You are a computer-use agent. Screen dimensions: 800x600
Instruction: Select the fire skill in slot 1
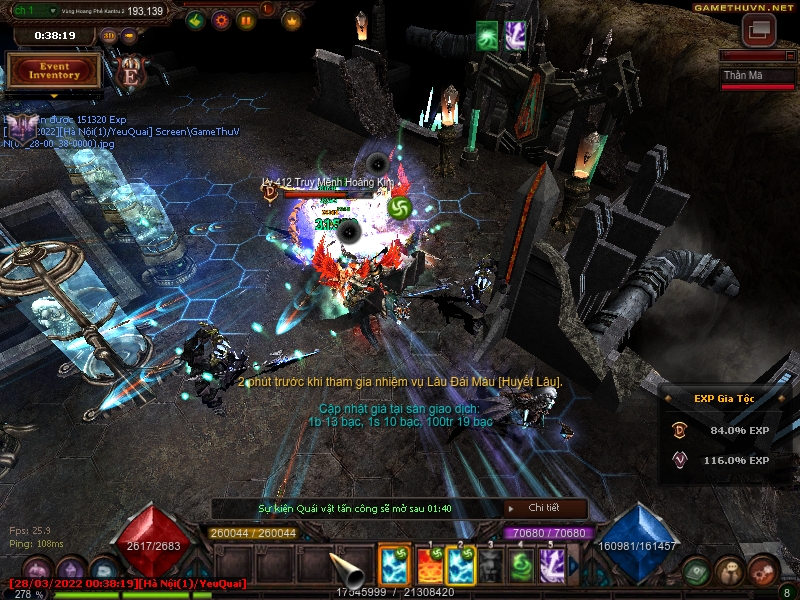click(429, 566)
